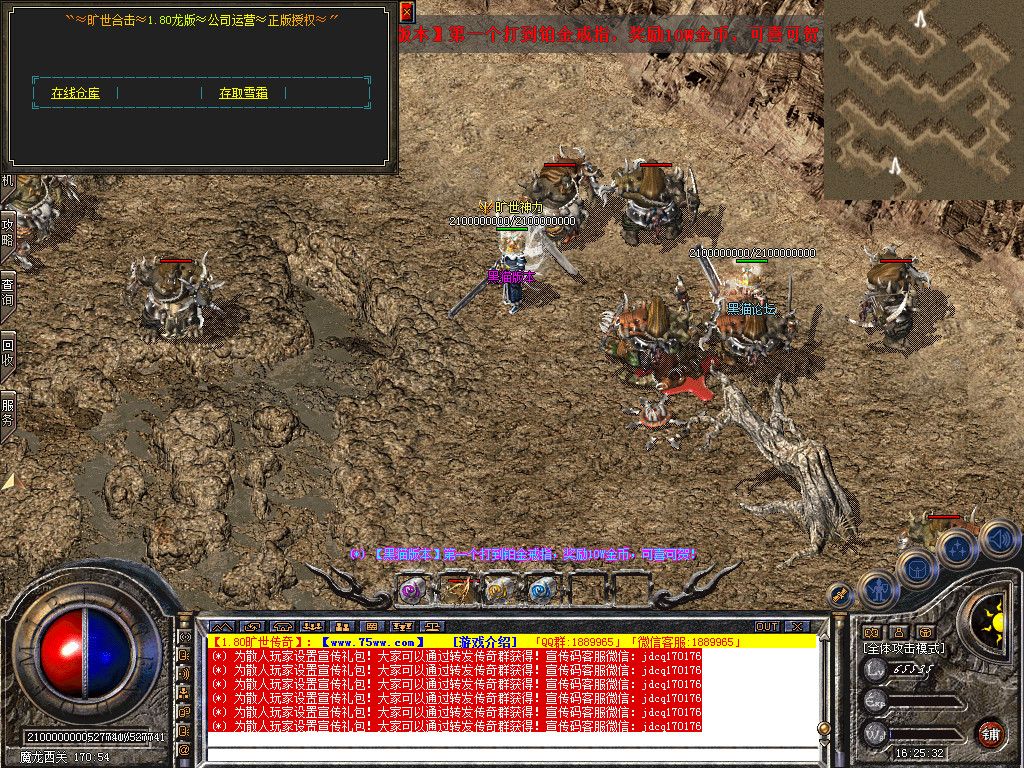Open the 回收 recycle side tab
Image resolution: width=1024 pixels, height=768 pixels.
(x=8, y=351)
